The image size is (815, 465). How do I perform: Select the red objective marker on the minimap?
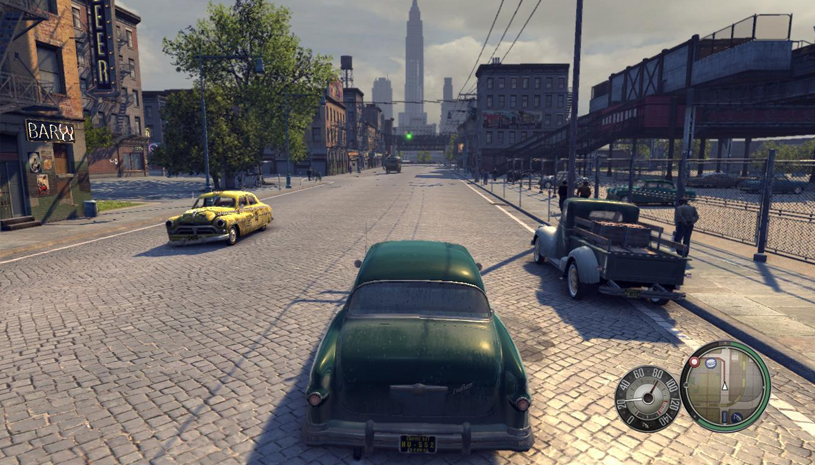pos(694,361)
